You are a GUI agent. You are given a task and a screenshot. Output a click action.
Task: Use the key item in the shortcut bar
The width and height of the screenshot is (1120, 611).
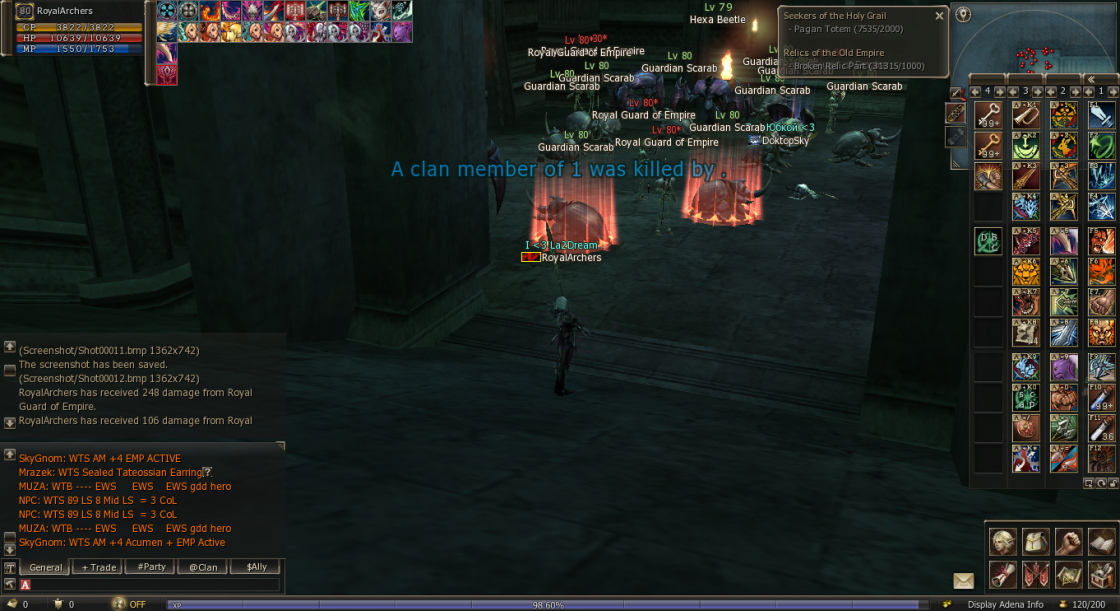[x=987, y=116]
